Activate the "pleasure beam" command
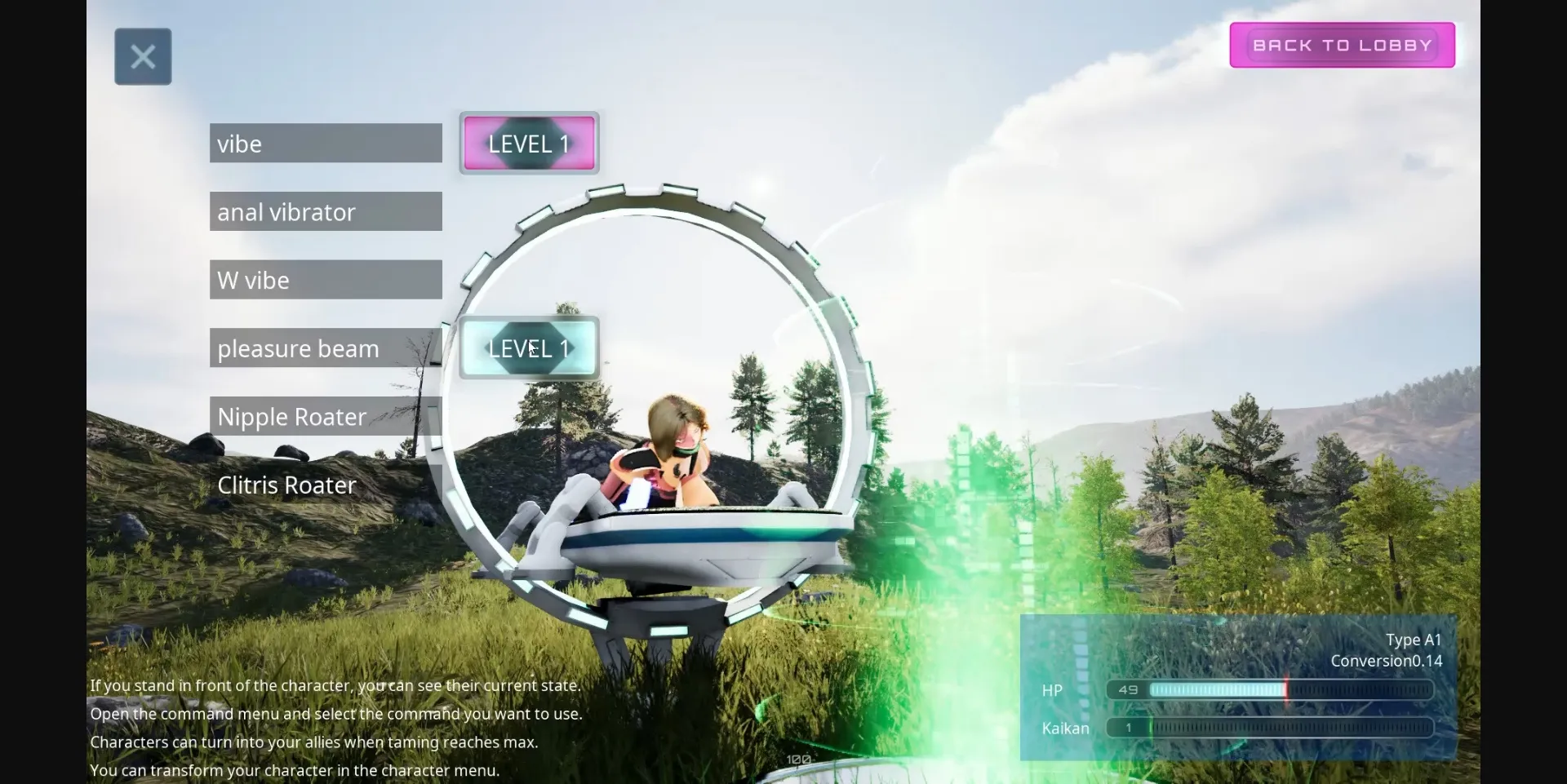Image resolution: width=1567 pixels, height=784 pixels. click(x=325, y=348)
